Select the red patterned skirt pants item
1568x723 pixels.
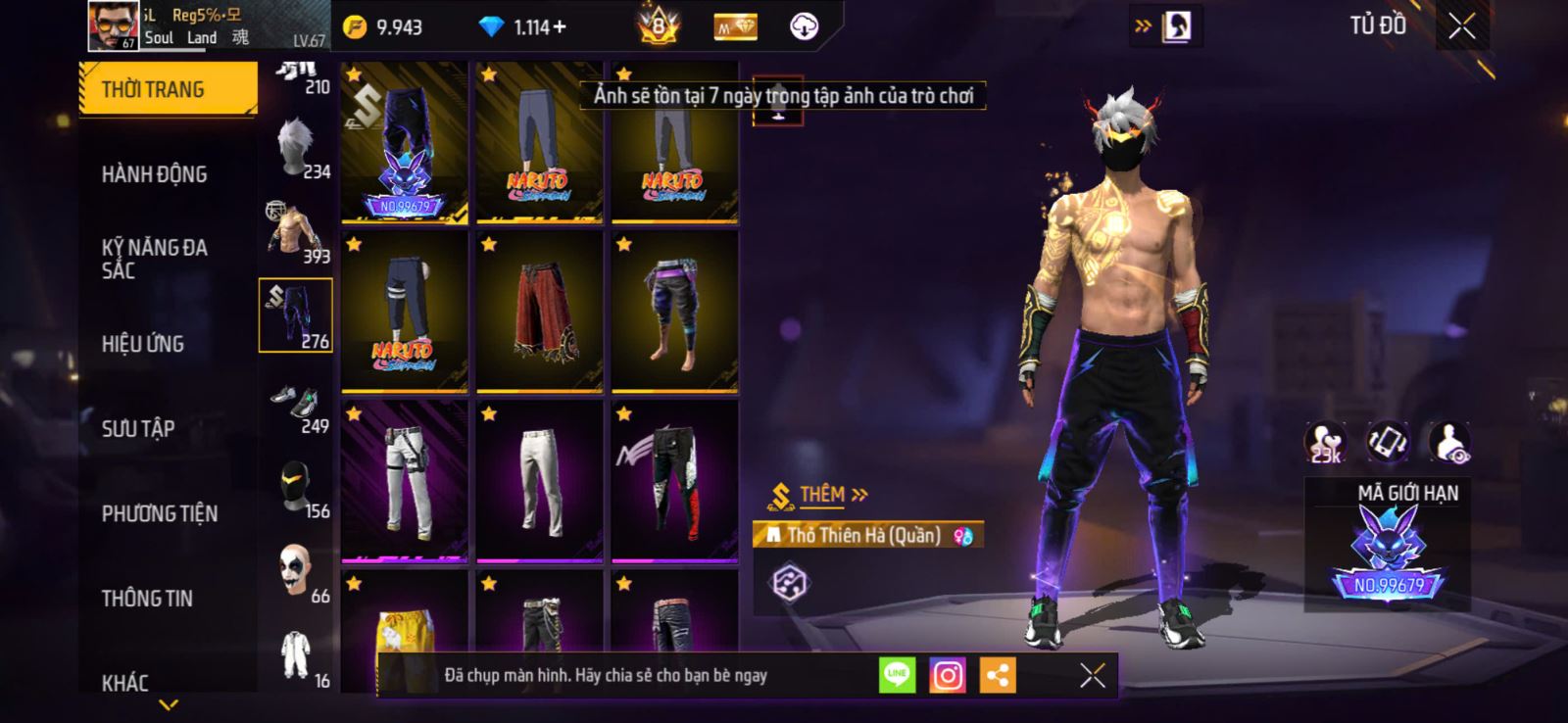pyautogui.click(x=539, y=313)
